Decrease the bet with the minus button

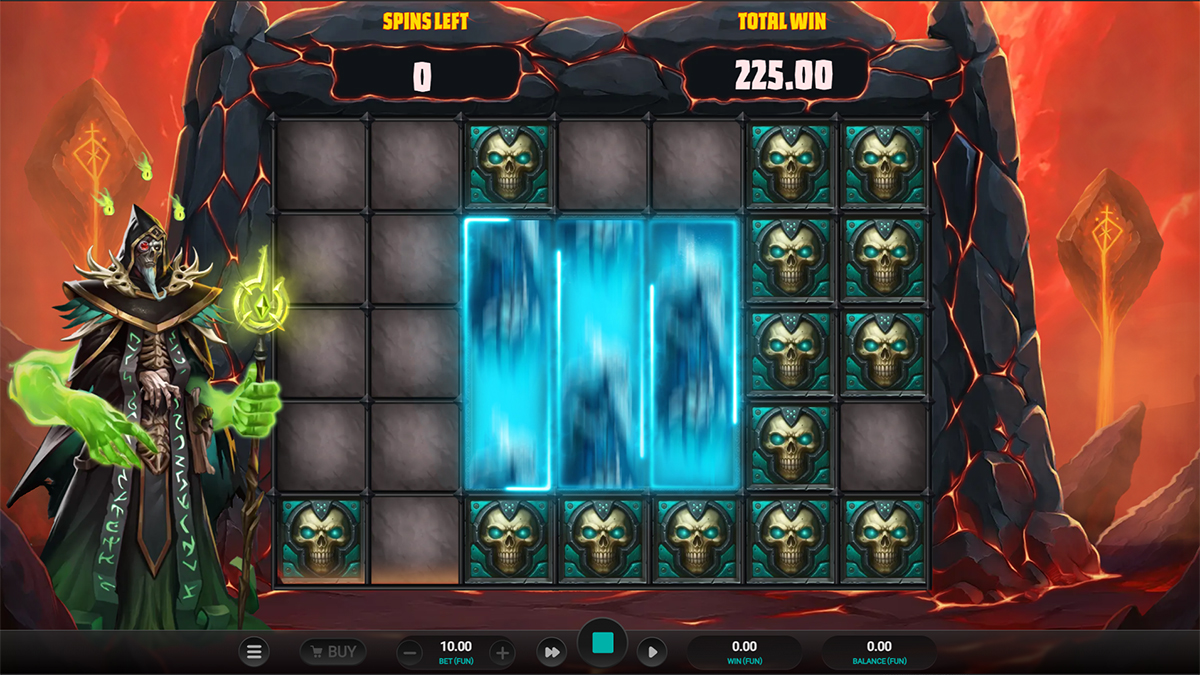pos(410,653)
